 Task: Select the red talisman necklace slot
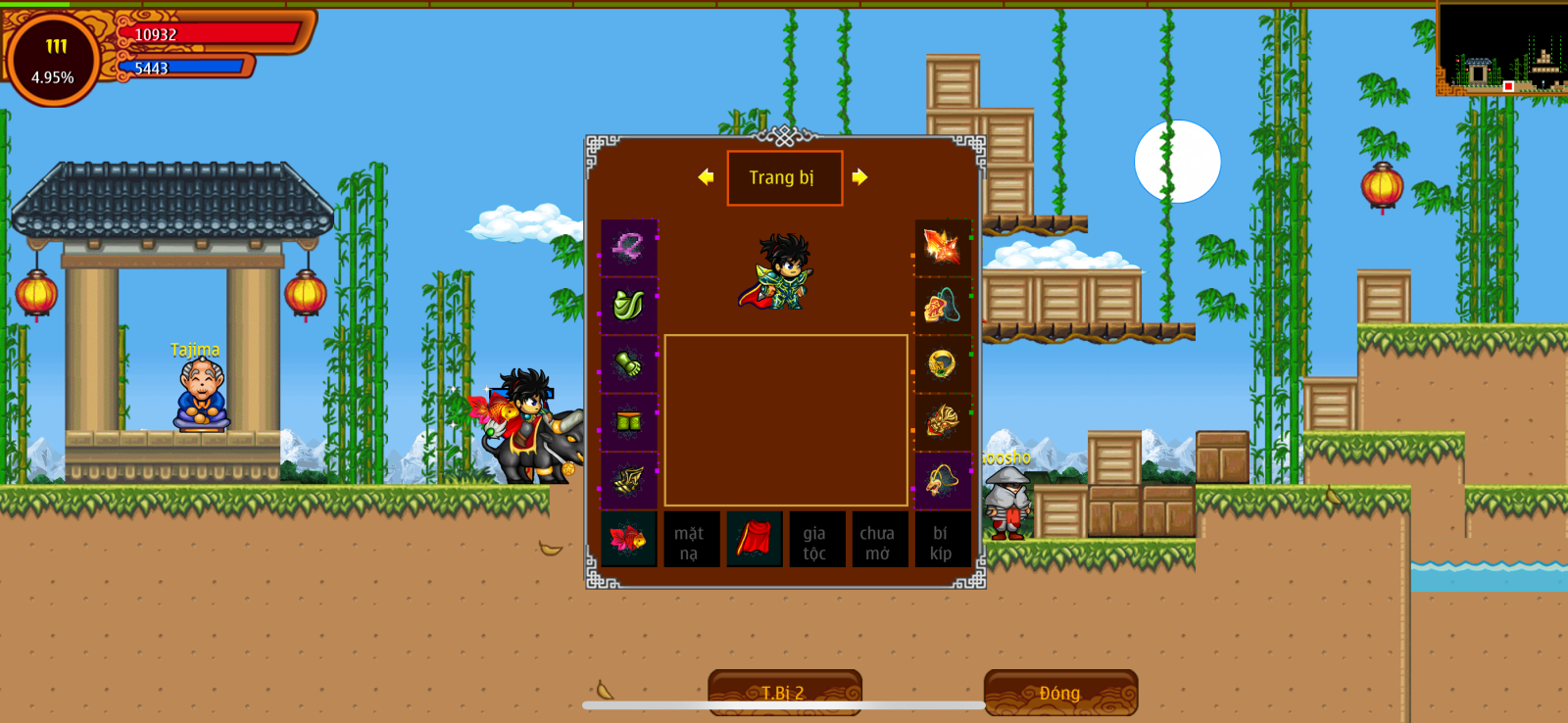coord(942,306)
